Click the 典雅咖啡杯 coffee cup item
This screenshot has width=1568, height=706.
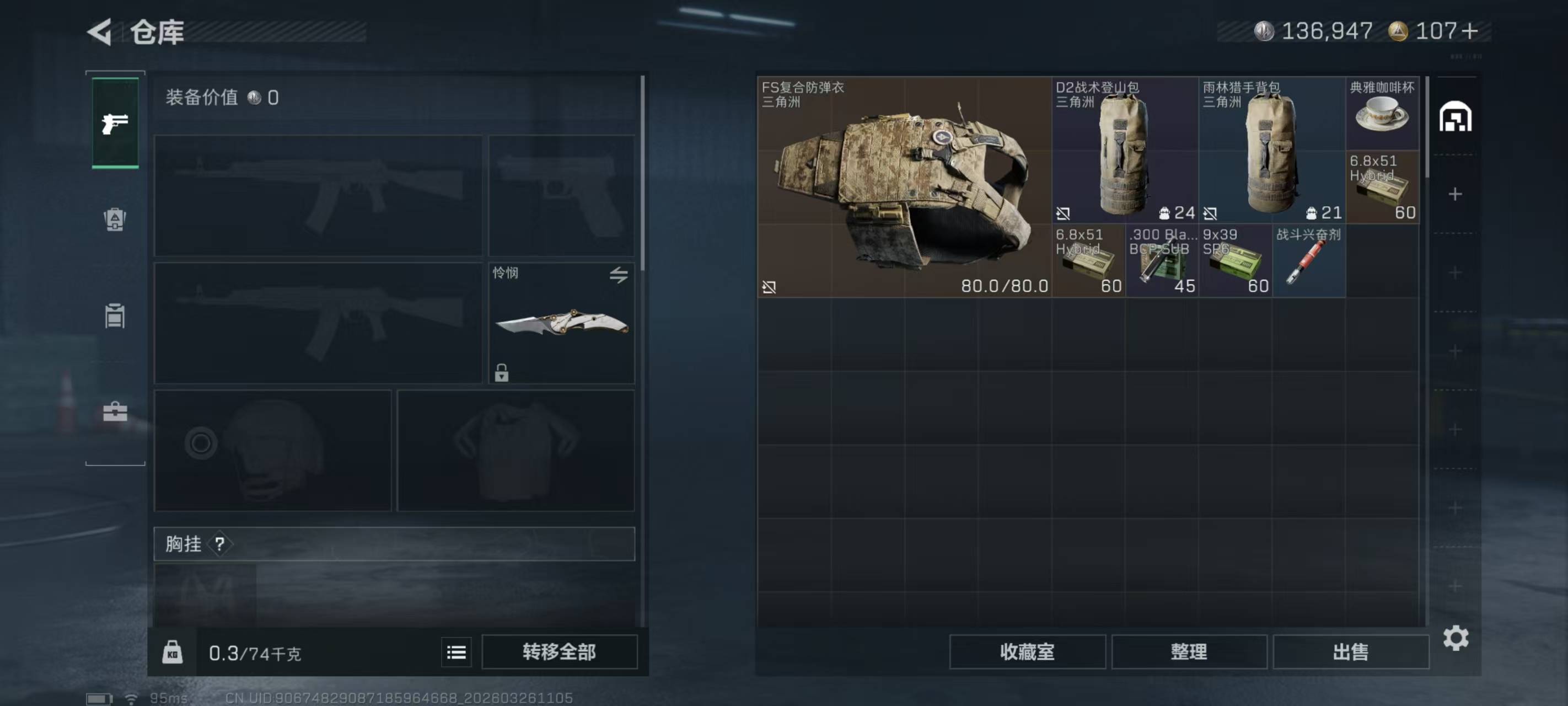pyautogui.click(x=1382, y=113)
